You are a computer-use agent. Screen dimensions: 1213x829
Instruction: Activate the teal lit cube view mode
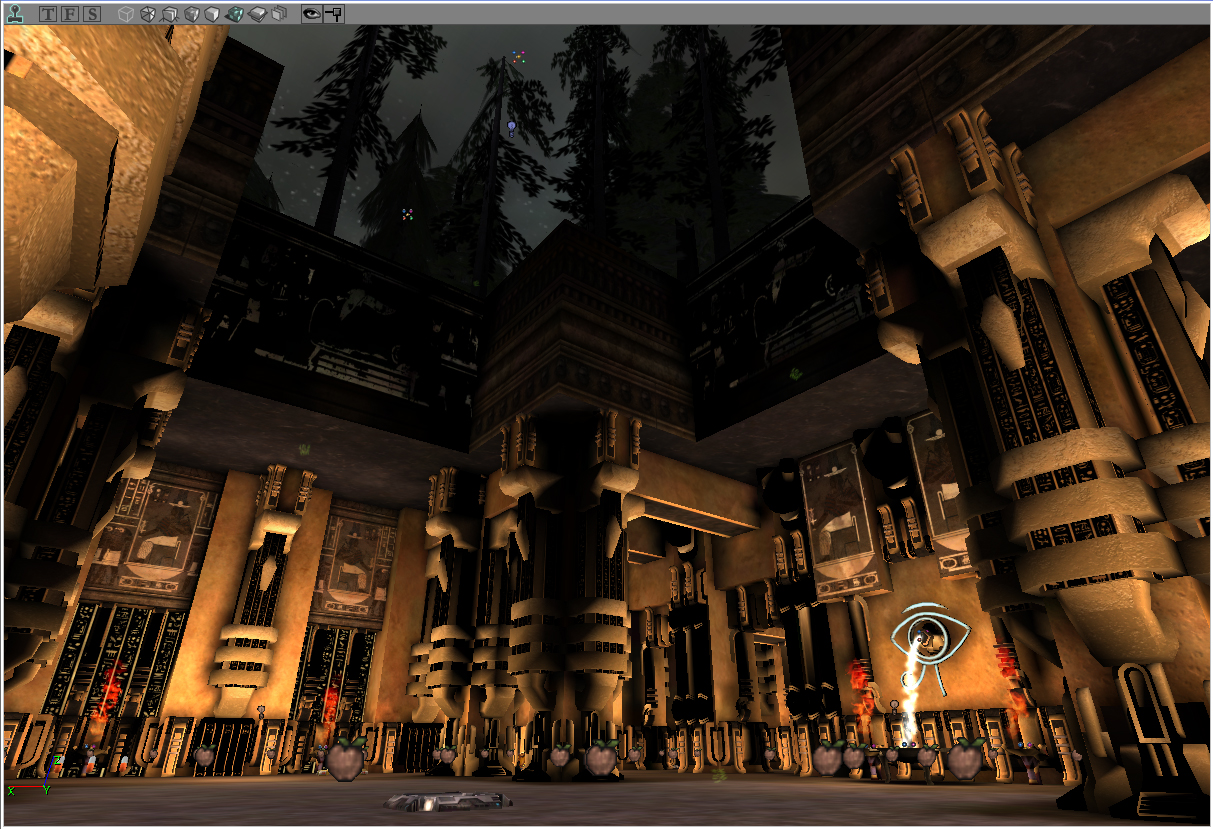tap(234, 14)
